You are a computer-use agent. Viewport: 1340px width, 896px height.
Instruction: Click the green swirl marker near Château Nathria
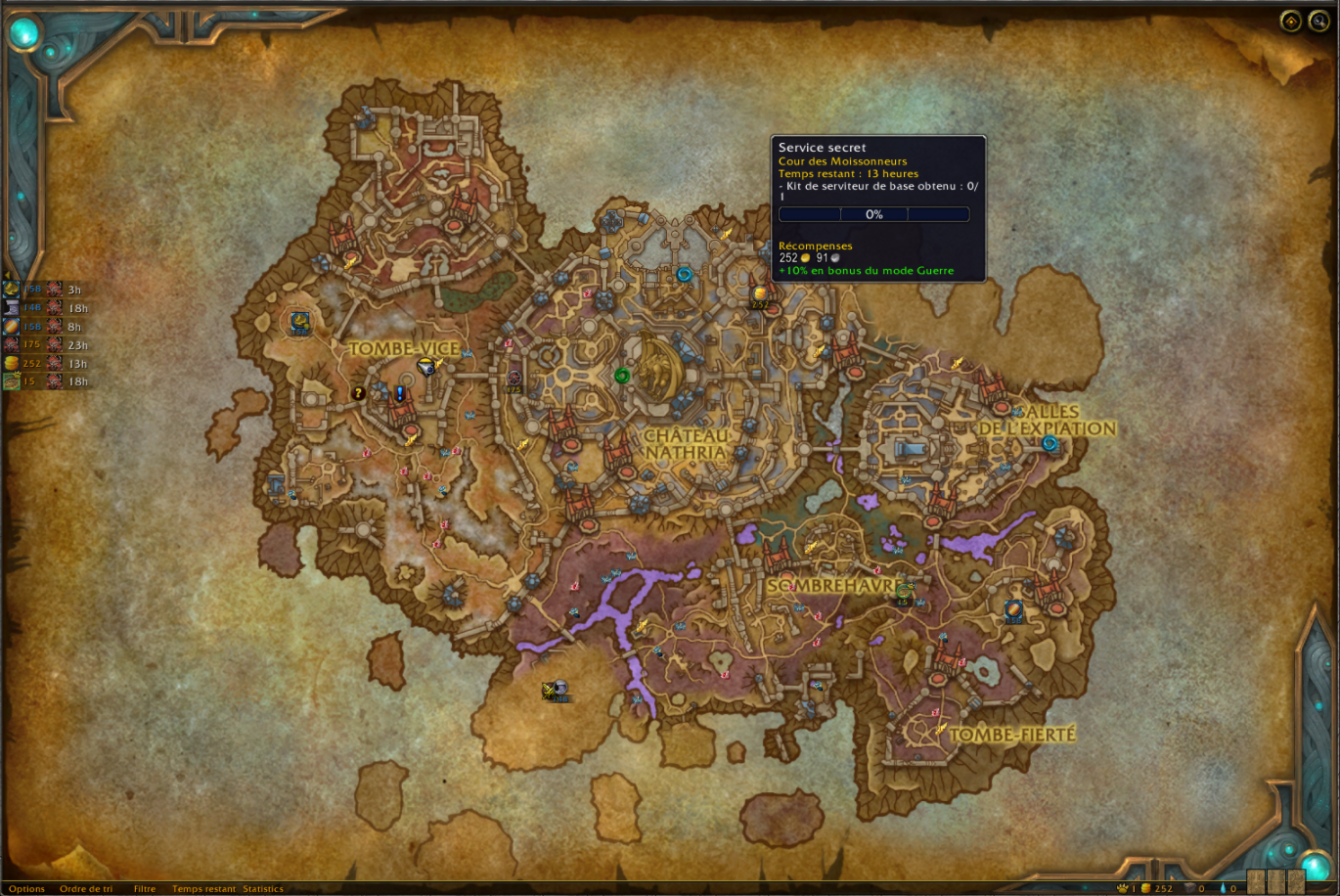coord(621,376)
